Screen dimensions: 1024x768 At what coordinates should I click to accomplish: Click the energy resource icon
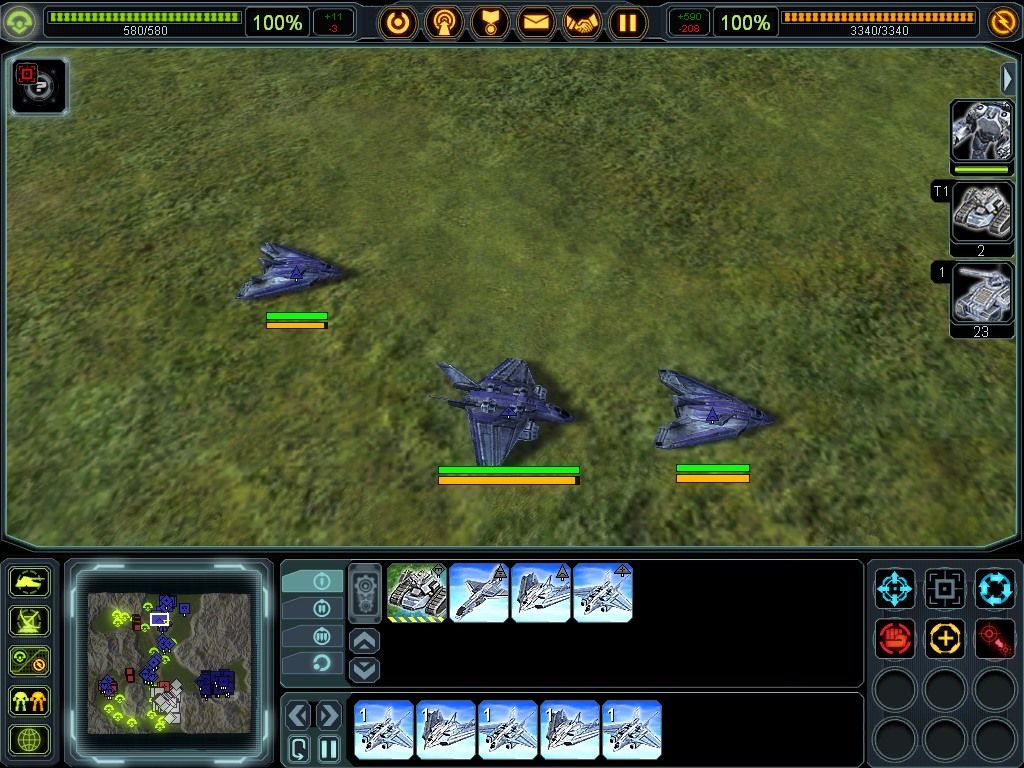[1003, 21]
